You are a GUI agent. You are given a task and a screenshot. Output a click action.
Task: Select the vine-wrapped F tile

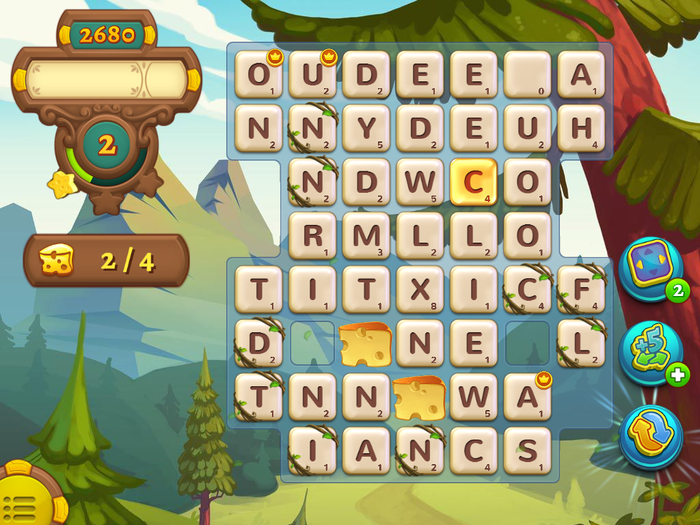[581, 290]
